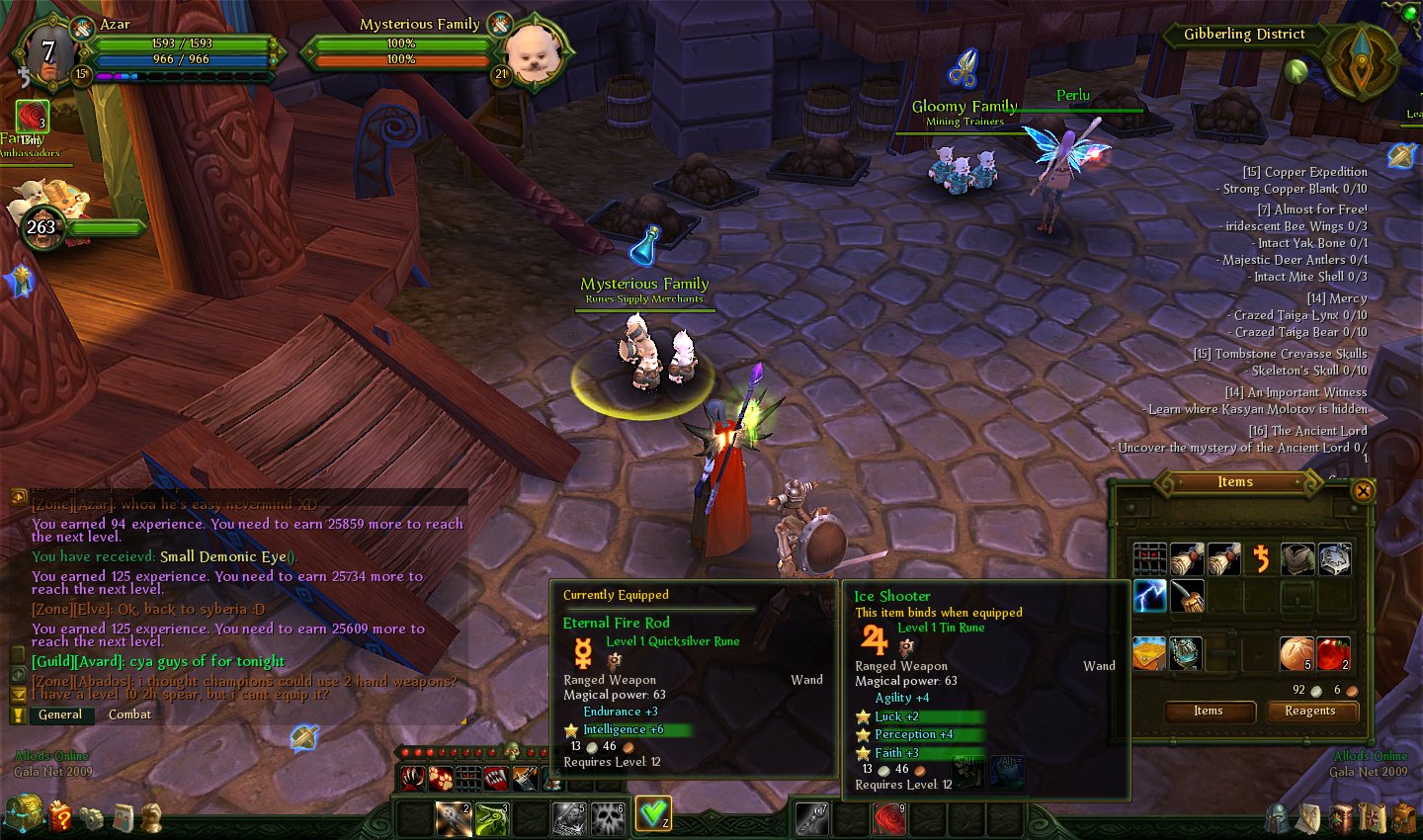Switch to the Combat chat tab
This screenshot has height=840, width=1423.
coord(129,714)
